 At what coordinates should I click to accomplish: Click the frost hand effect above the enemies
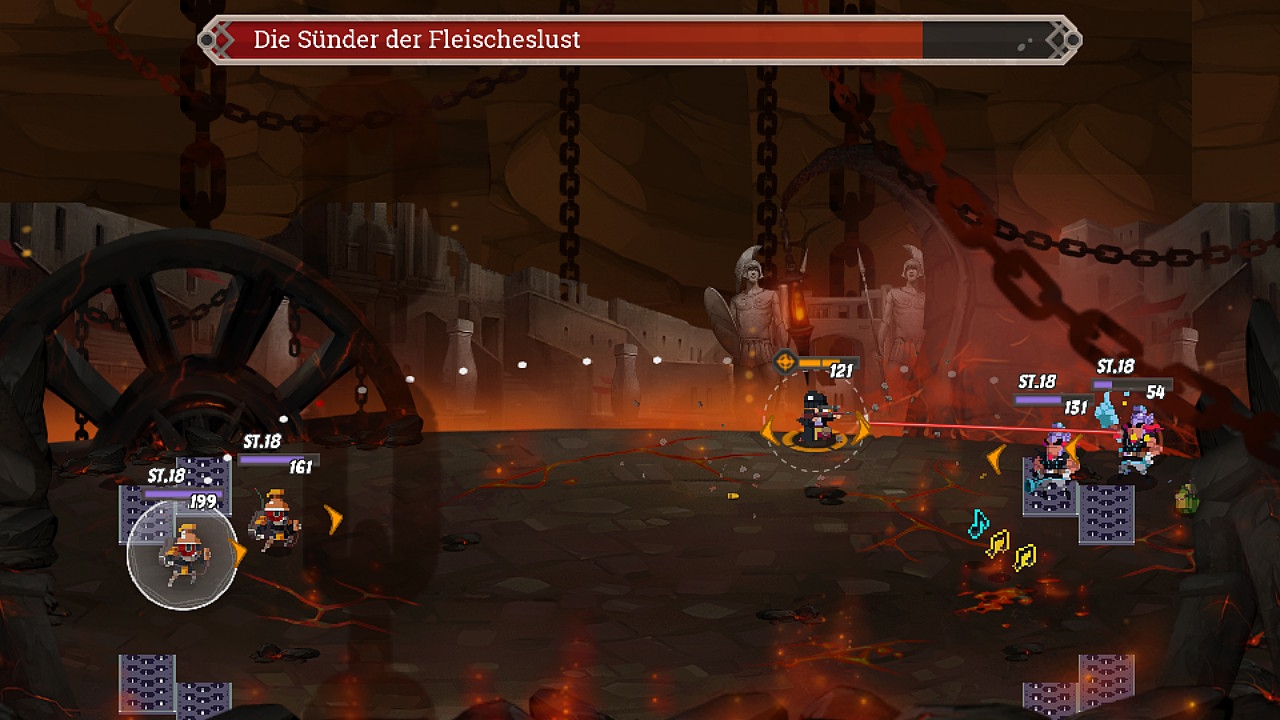click(1105, 411)
